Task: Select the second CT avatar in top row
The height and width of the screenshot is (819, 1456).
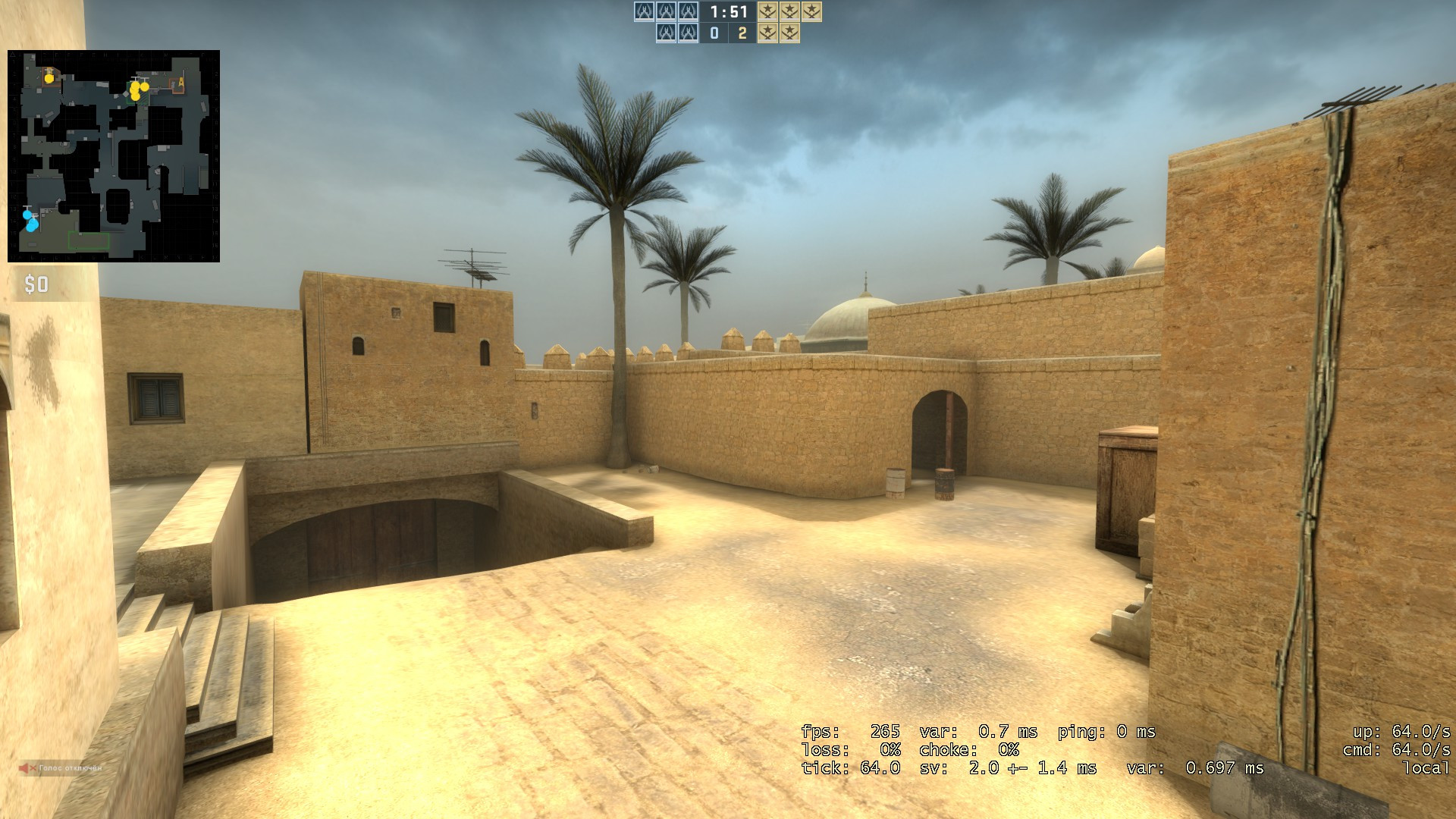Action: pos(667,12)
